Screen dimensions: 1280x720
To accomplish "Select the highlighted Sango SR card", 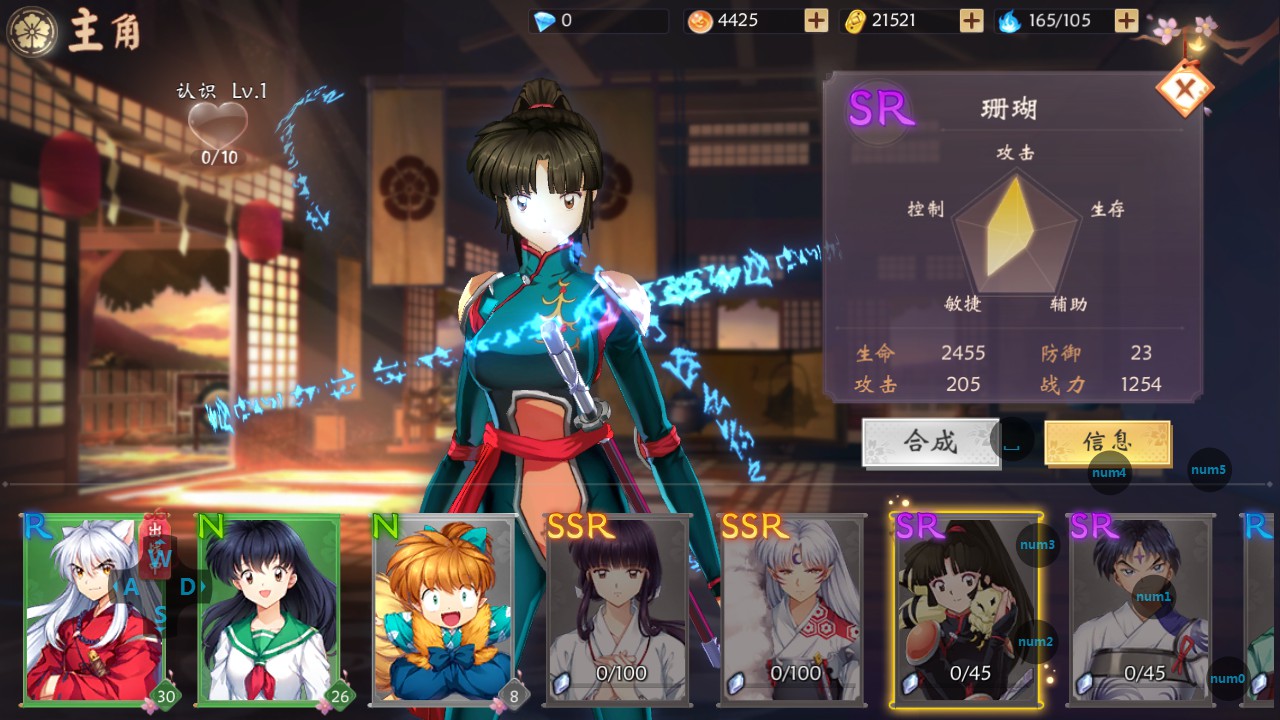I will (967, 608).
